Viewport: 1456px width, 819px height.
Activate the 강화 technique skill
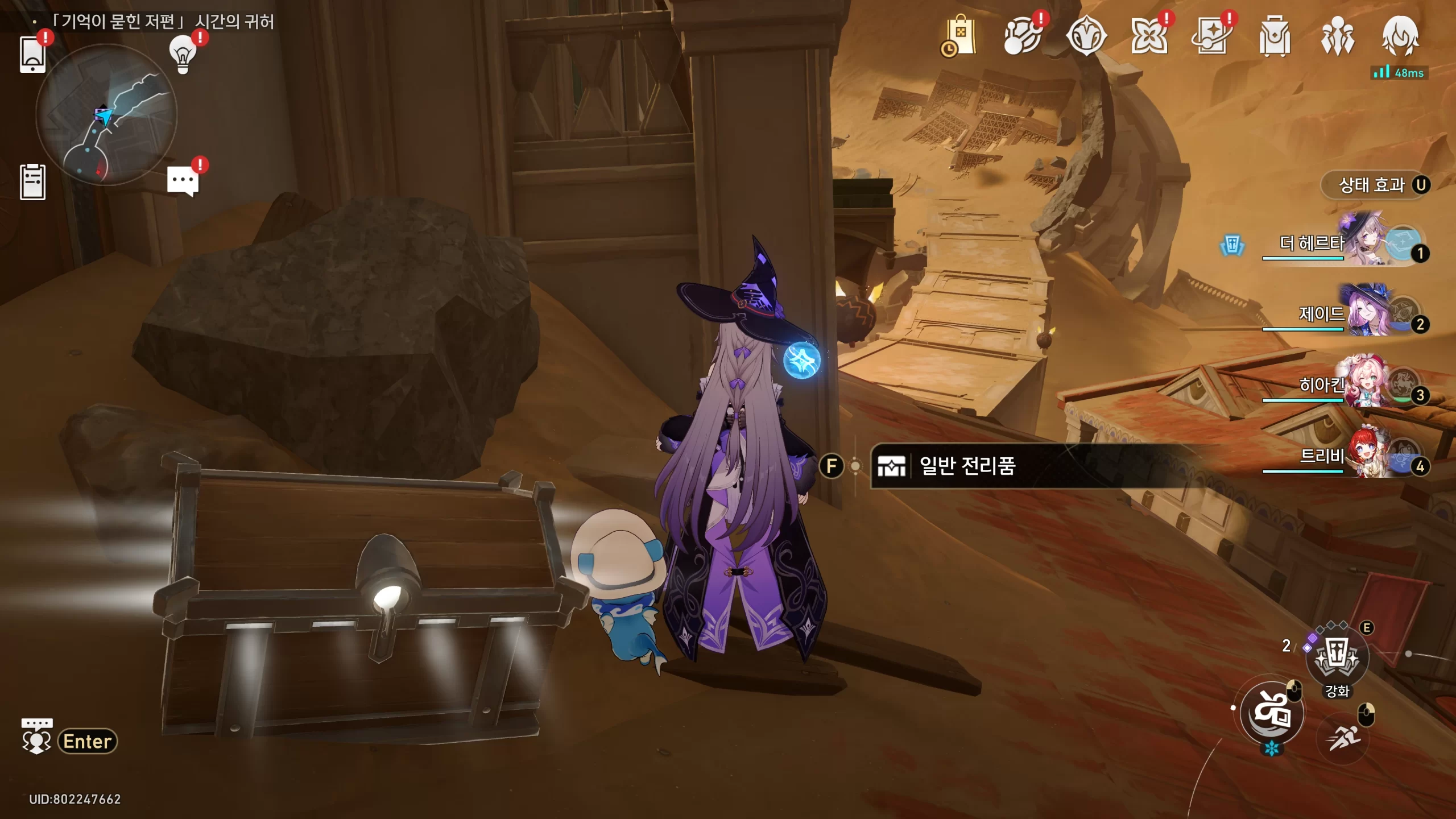pos(1337,657)
